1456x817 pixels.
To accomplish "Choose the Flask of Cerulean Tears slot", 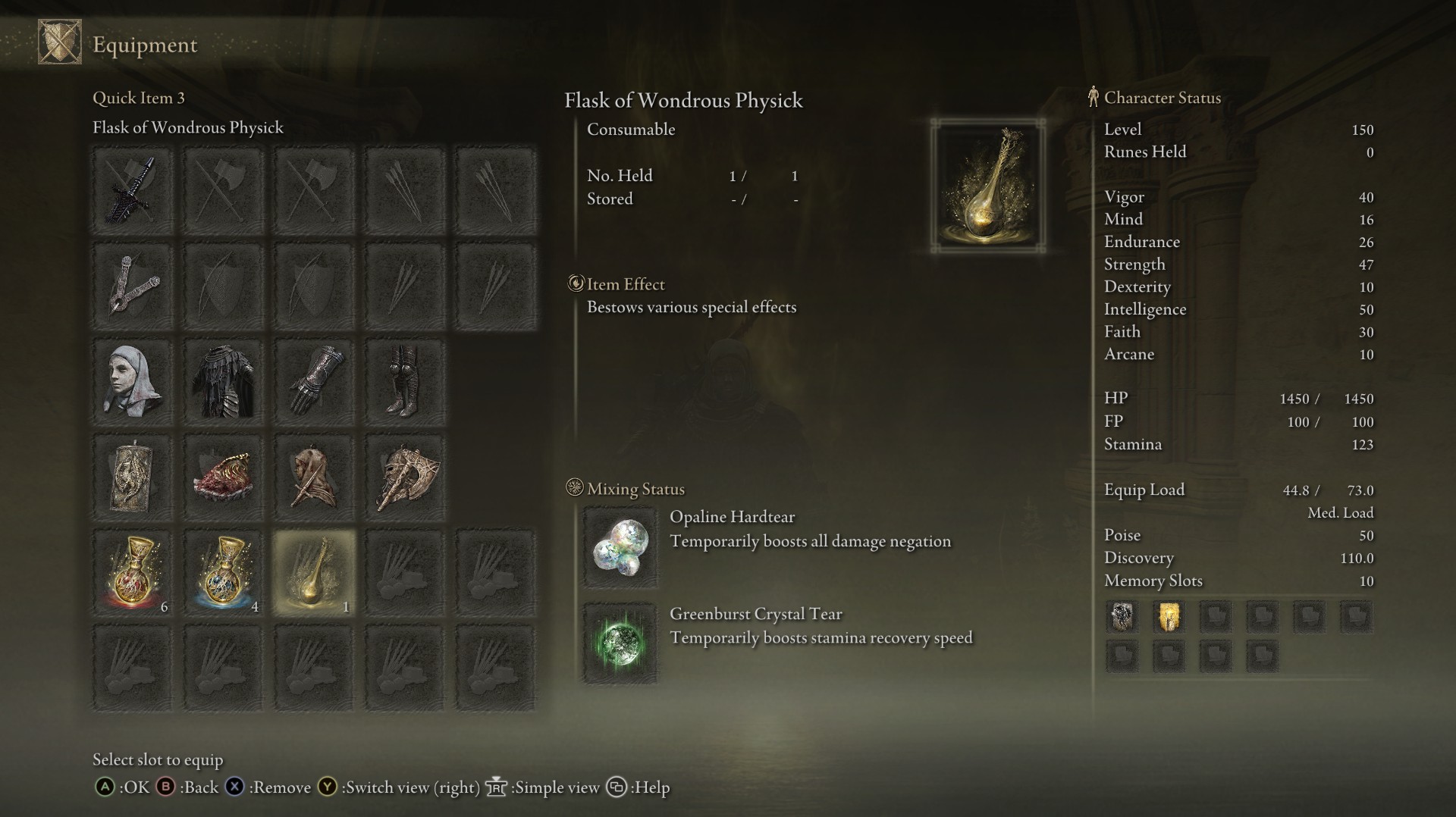I will [x=224, y=572].
